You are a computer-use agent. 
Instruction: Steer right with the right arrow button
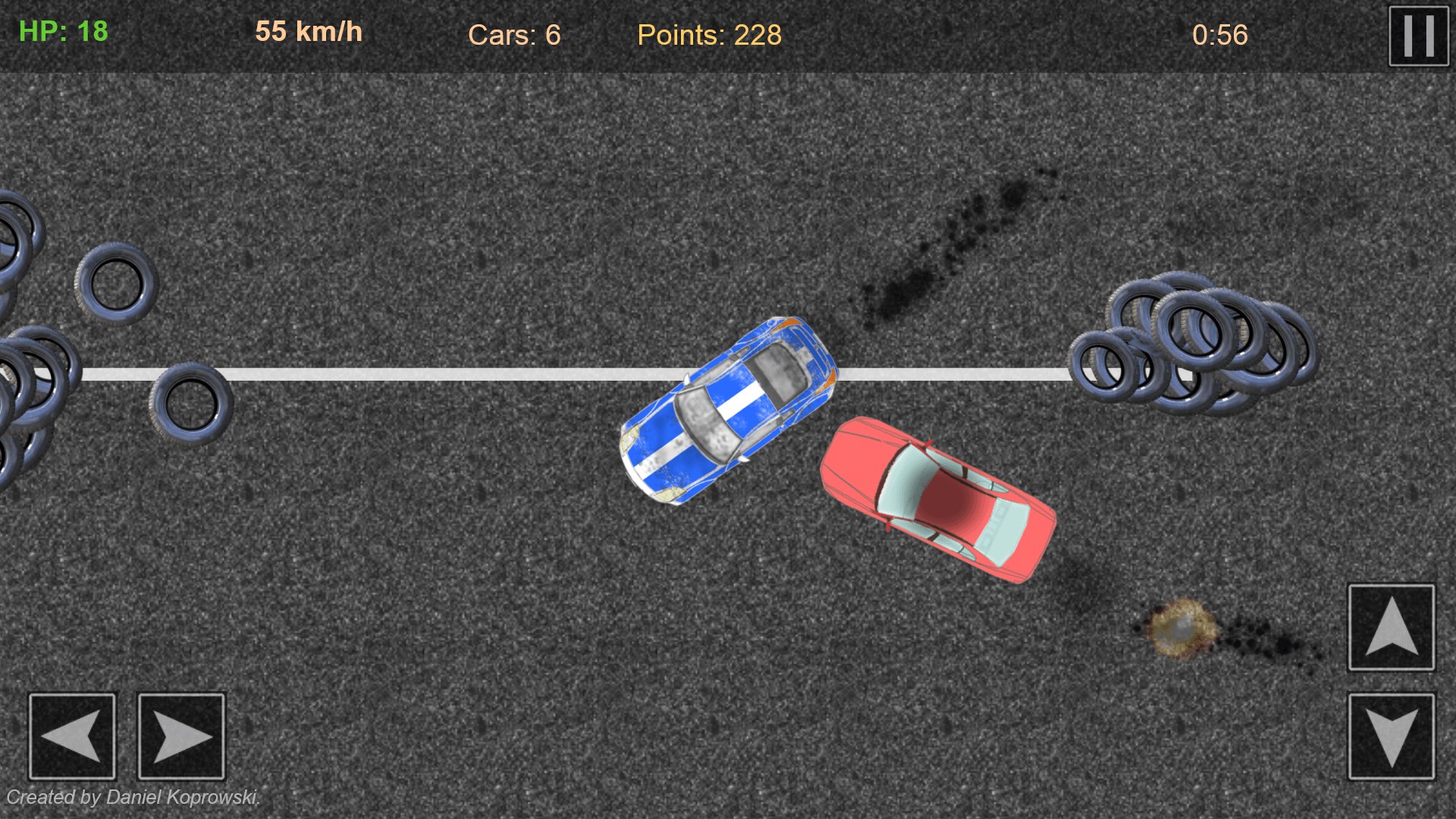tap(181, 736)
